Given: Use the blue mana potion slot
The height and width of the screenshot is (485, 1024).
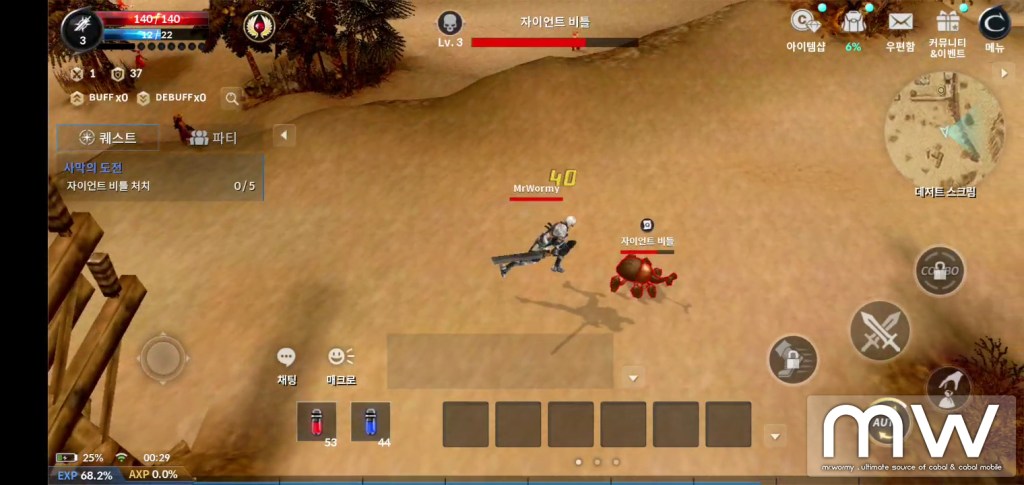Looking at the screenshot, I should click(x=370, y=421).
